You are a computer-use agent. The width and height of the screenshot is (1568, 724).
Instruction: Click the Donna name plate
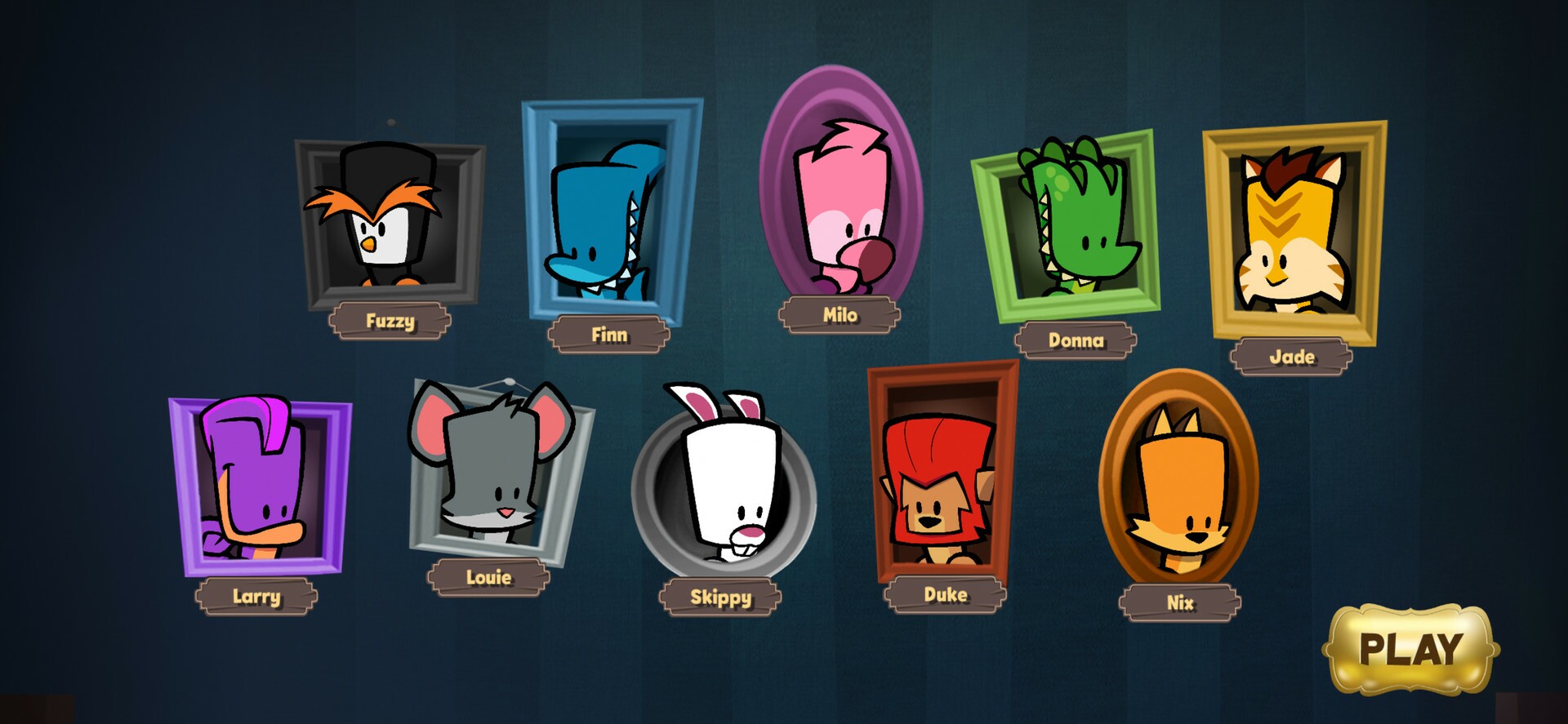(1076, 340)
